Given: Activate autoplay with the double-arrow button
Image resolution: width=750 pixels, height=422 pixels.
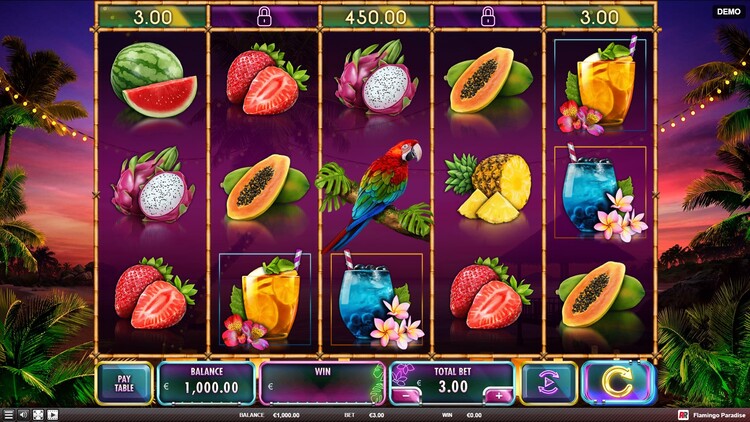Looking at the screenshot, I should [548, 383].
